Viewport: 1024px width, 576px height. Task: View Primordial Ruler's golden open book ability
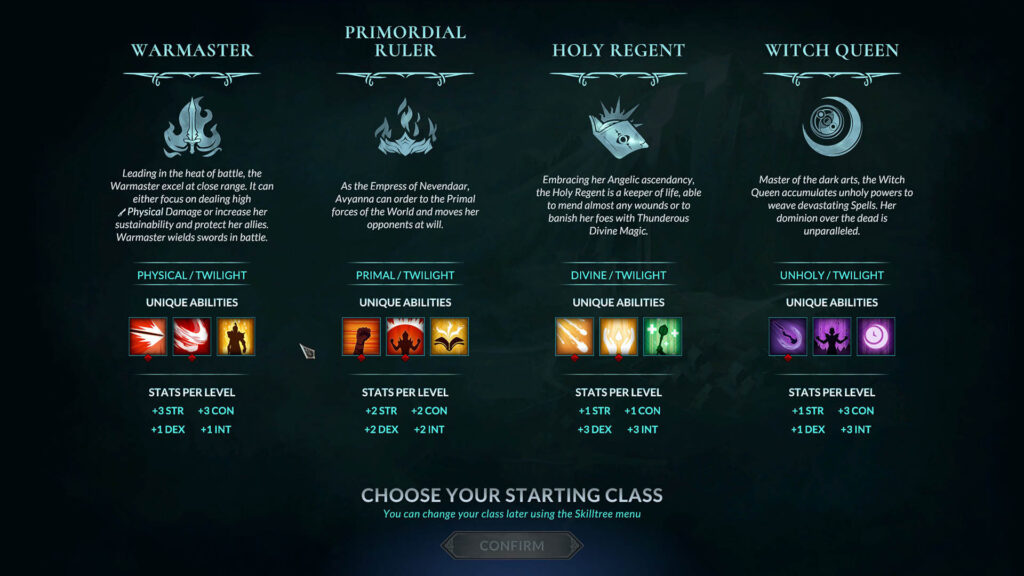(x=449, y=337)
